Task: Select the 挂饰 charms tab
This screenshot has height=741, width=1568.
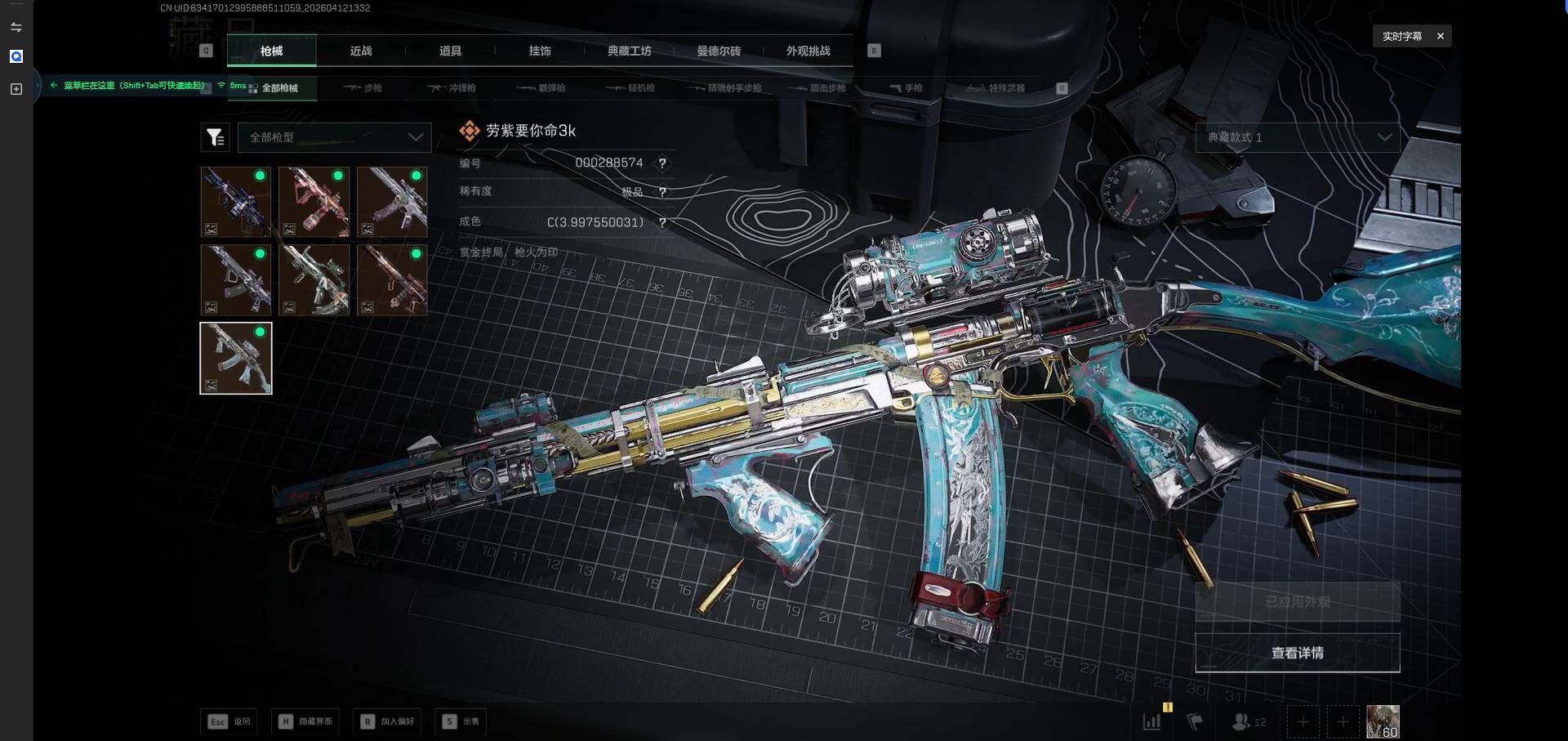Action: point(540,51)
